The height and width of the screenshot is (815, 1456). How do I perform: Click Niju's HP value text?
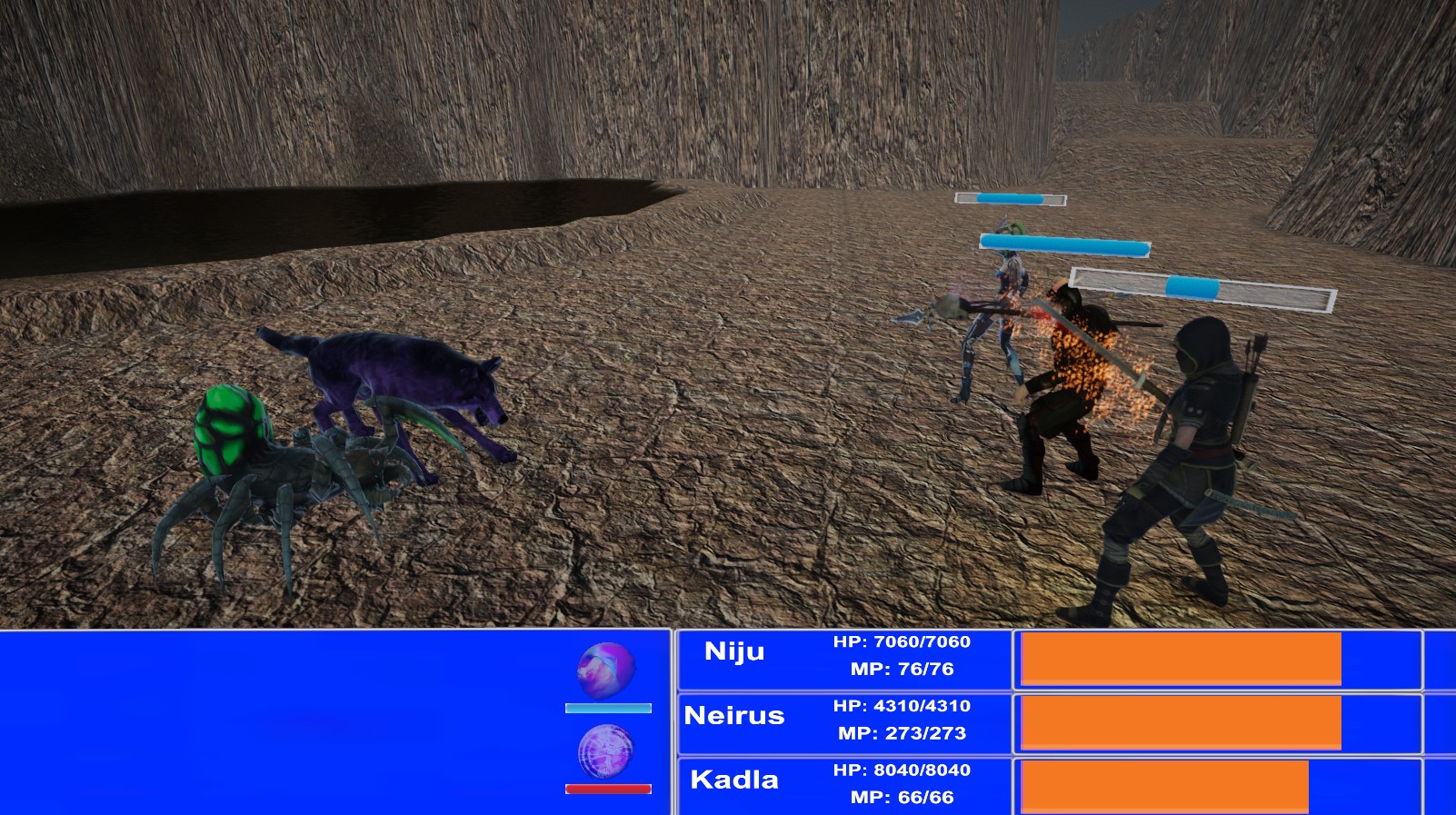click(x=900, y=643)
